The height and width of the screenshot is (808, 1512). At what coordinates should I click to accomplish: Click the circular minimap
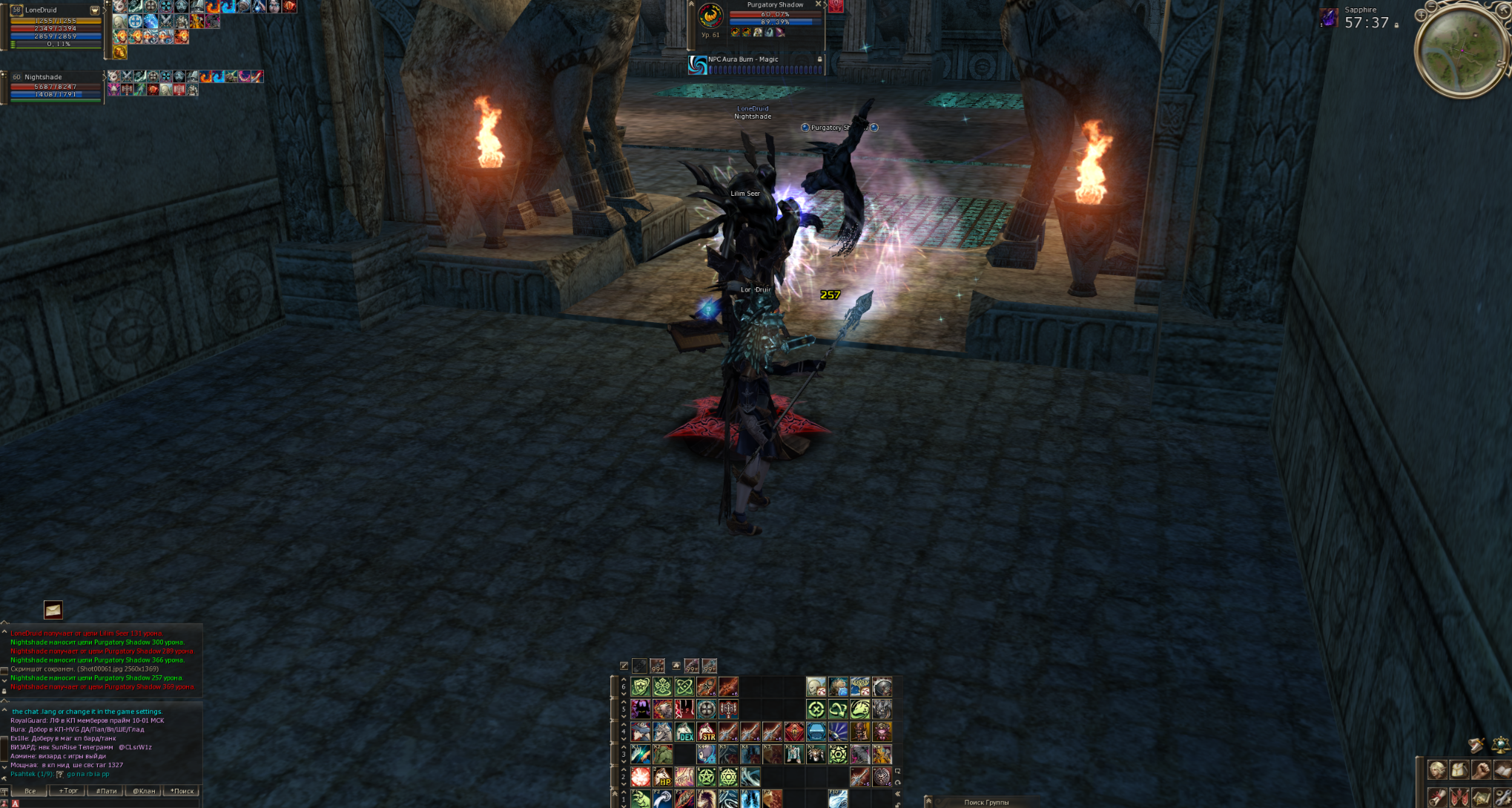tap(1461, 50)
